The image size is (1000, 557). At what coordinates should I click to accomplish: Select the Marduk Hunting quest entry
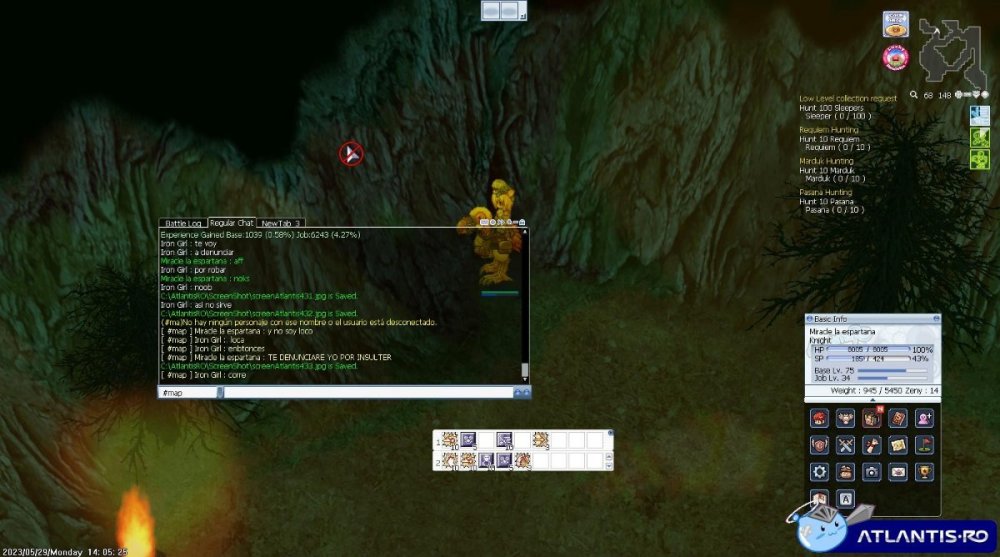pyautogui.click(x=826, y=160)
